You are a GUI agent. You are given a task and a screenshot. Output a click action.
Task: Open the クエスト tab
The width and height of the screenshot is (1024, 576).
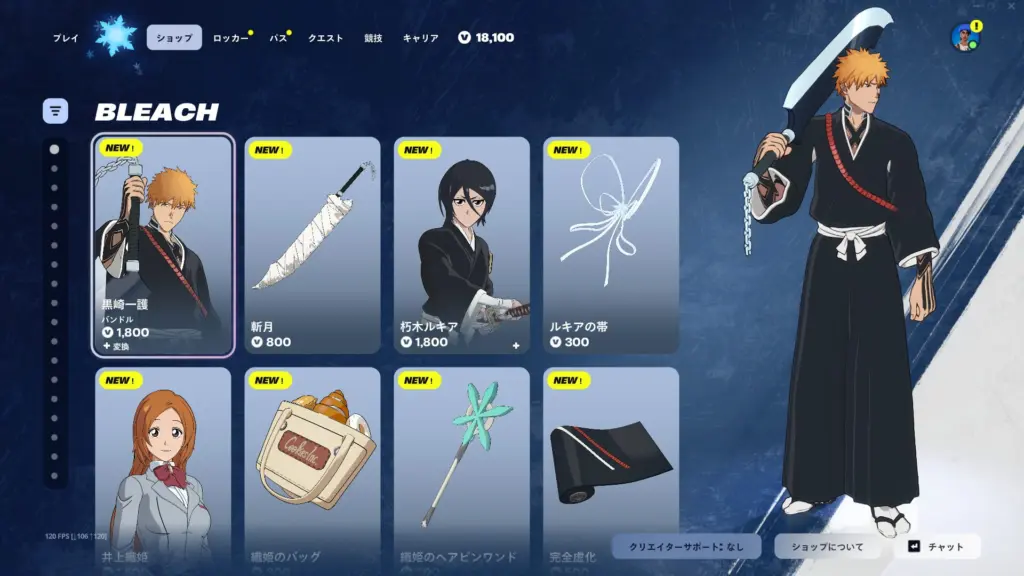click(325, 38)
